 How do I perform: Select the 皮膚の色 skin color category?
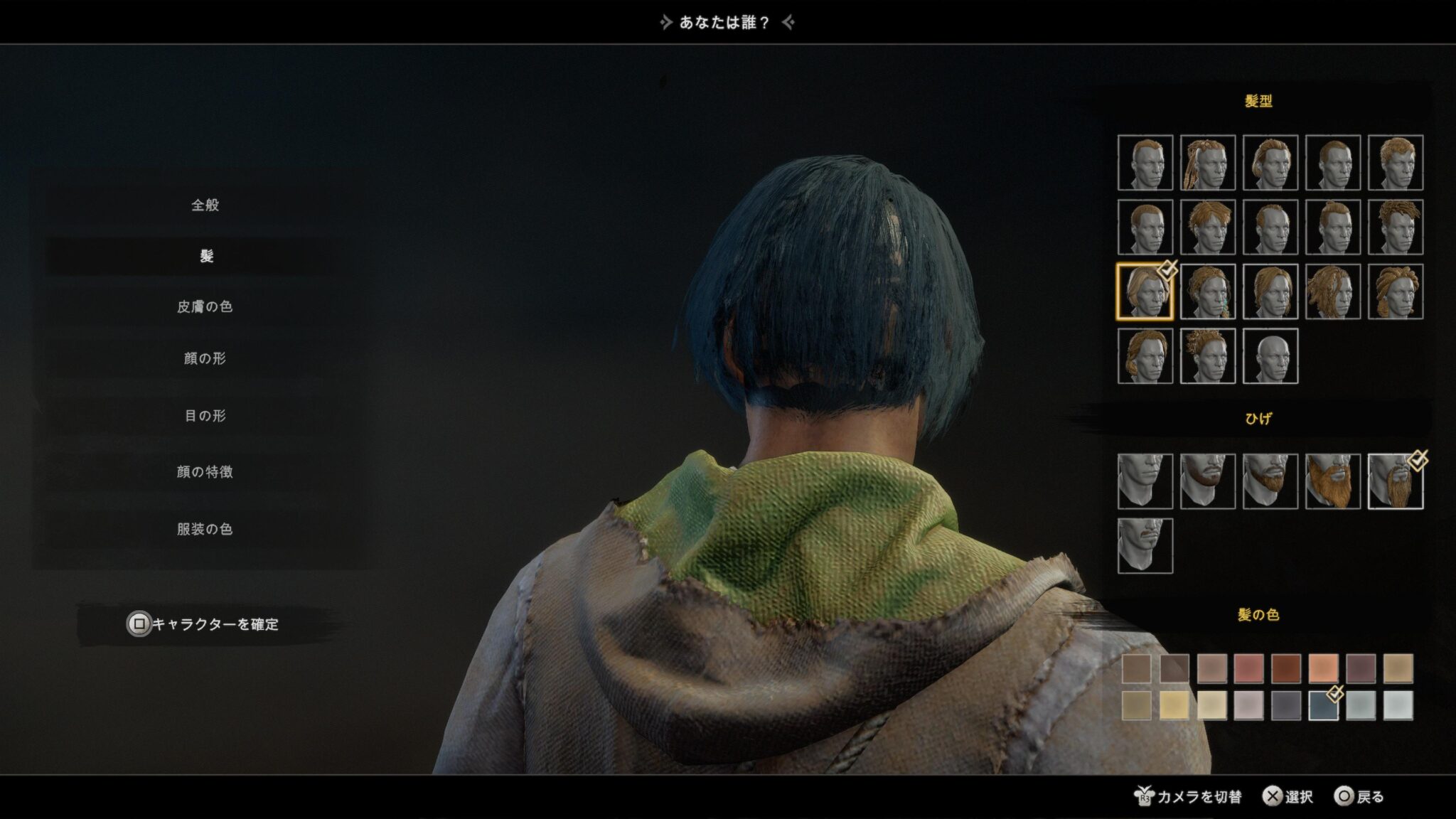click(205, 306)
